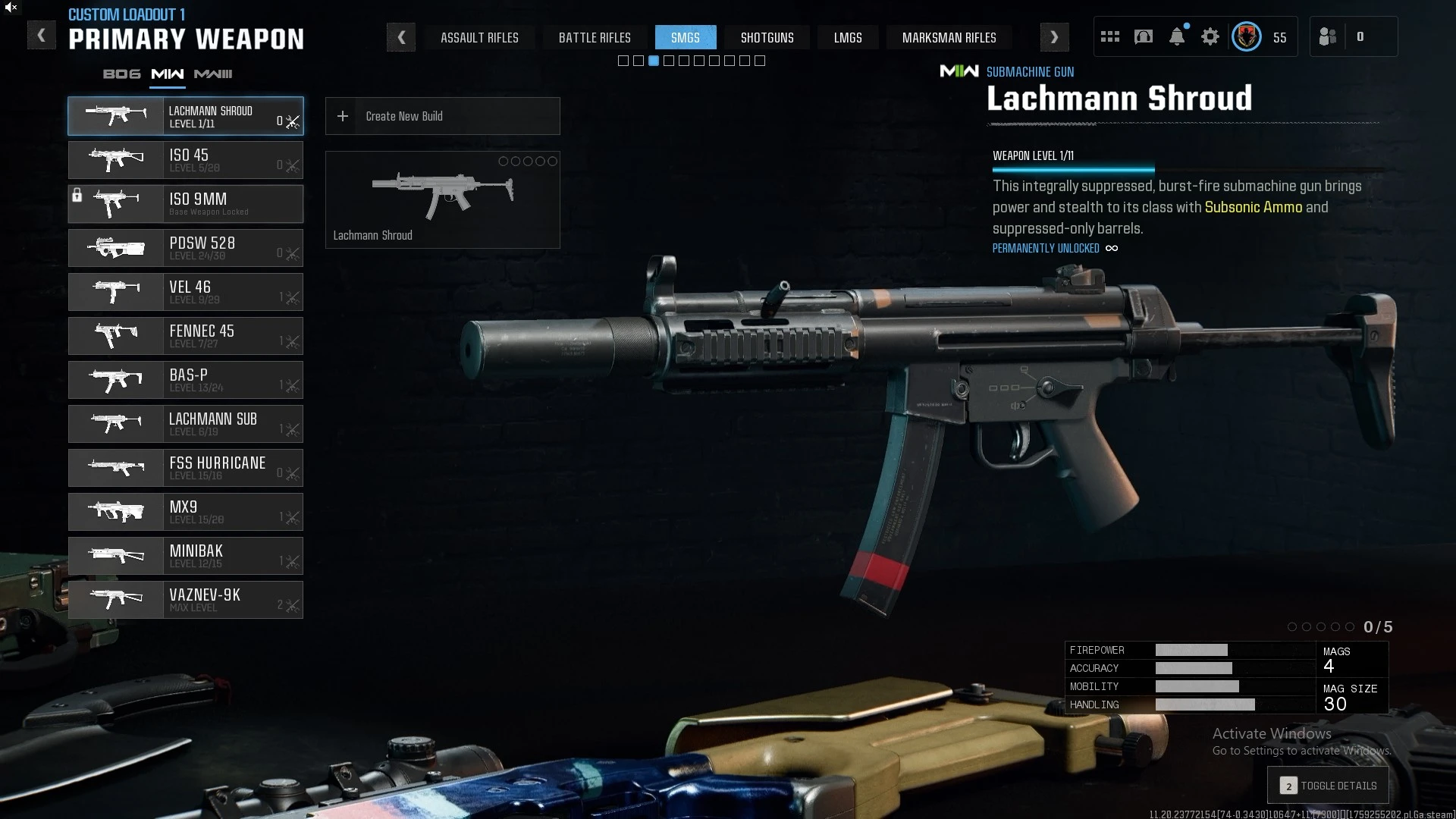This screenshot has height=819, width=1456.
Task: Open notifications bell icon
Action: pyautogui.click(x=1177, y=36)
